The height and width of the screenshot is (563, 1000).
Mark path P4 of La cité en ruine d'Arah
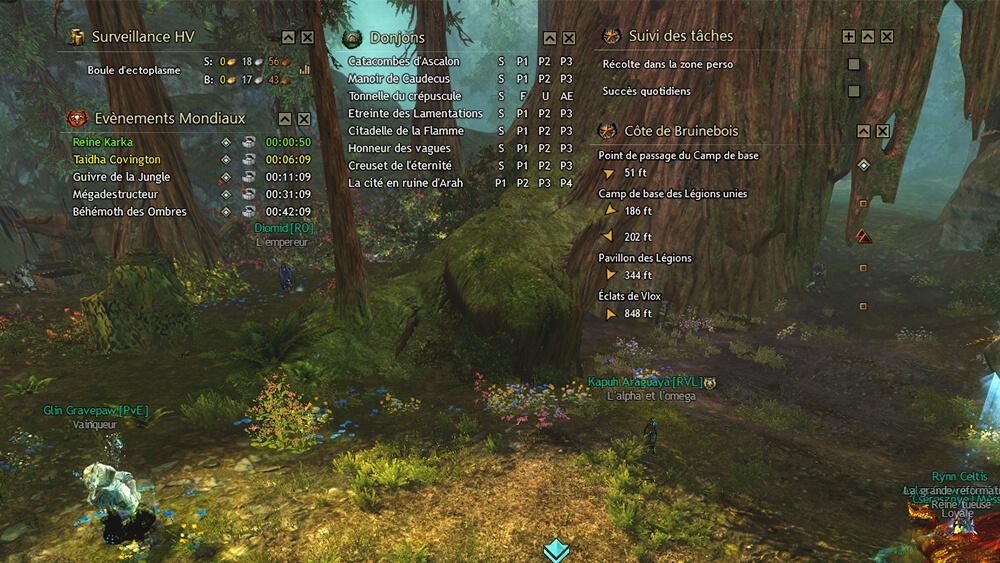coord(567,183)
